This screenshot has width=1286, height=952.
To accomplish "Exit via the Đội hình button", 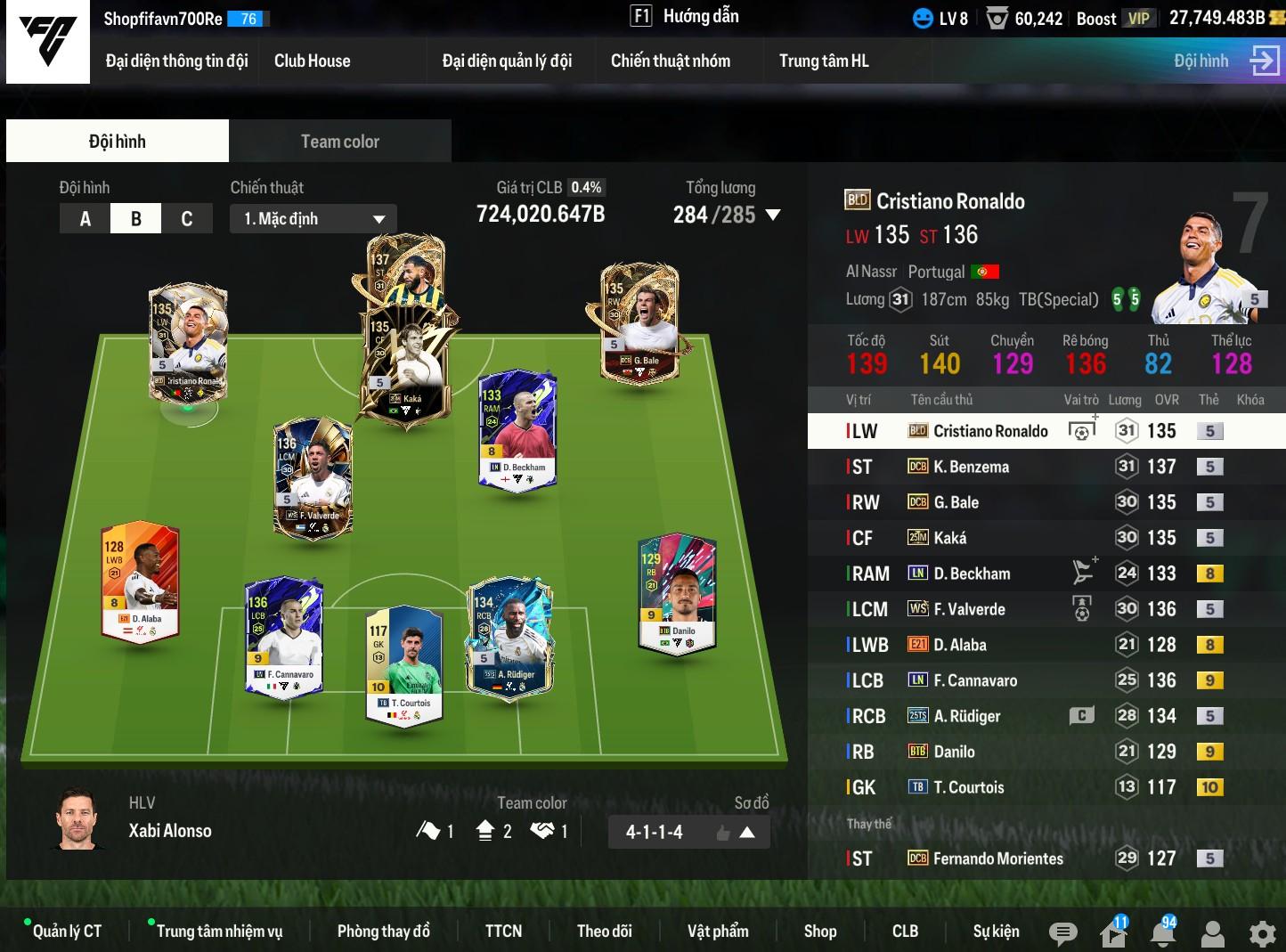I will pyautogui.click(x=1225, y=61).
